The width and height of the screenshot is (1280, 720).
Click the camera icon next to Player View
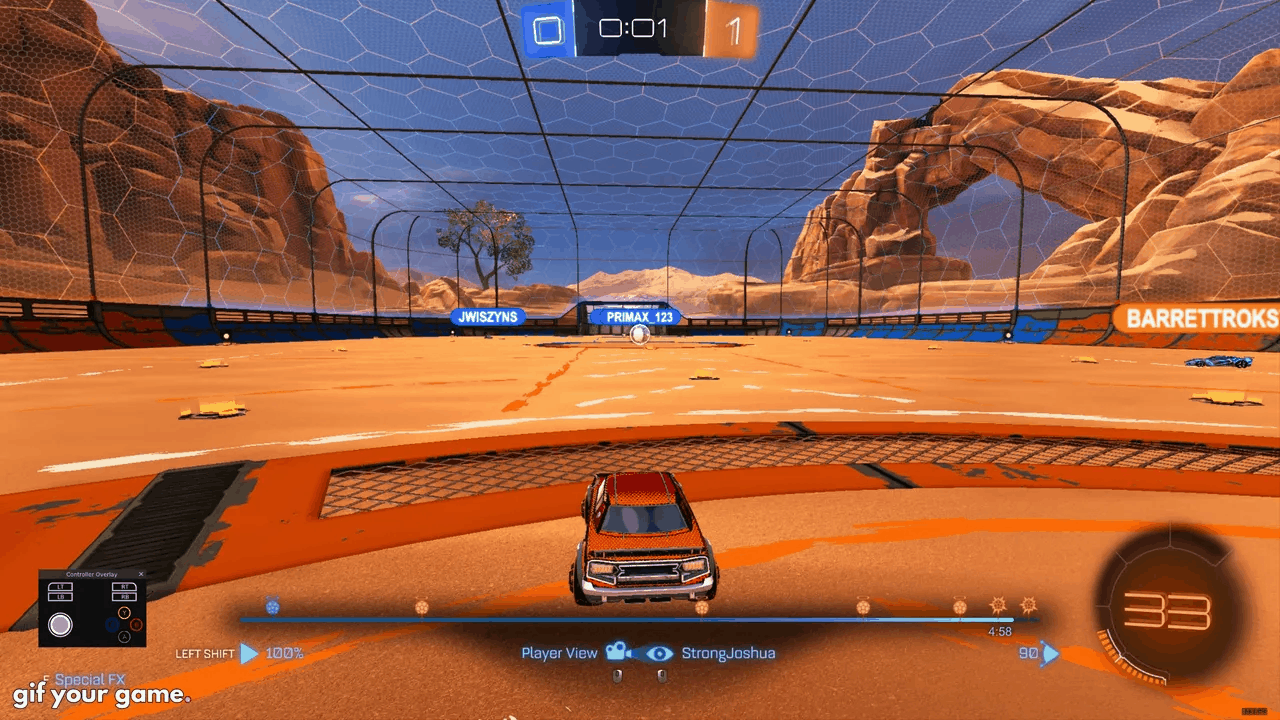click(617, 653)
